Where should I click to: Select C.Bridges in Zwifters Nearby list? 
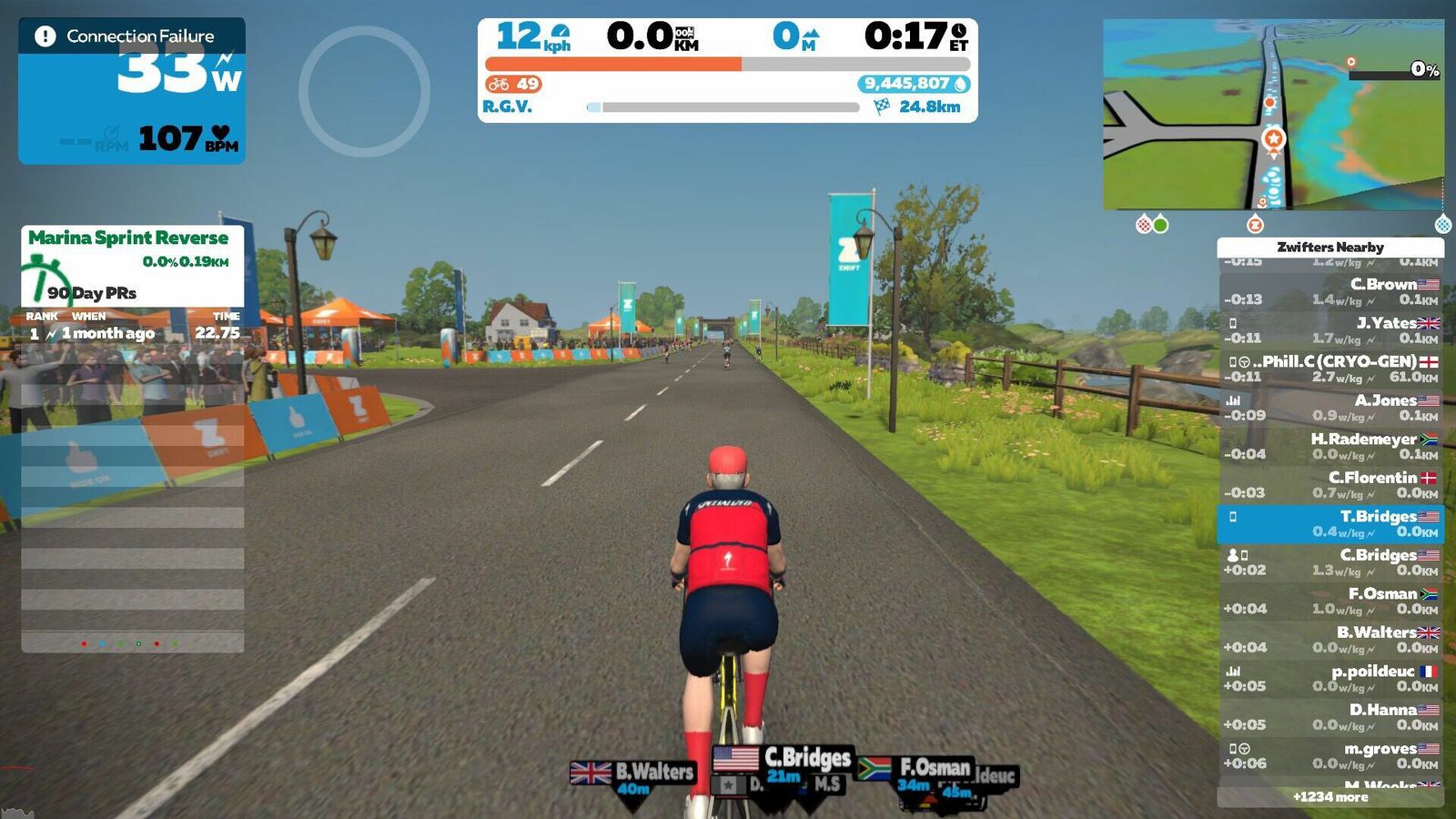[1330, 562]
